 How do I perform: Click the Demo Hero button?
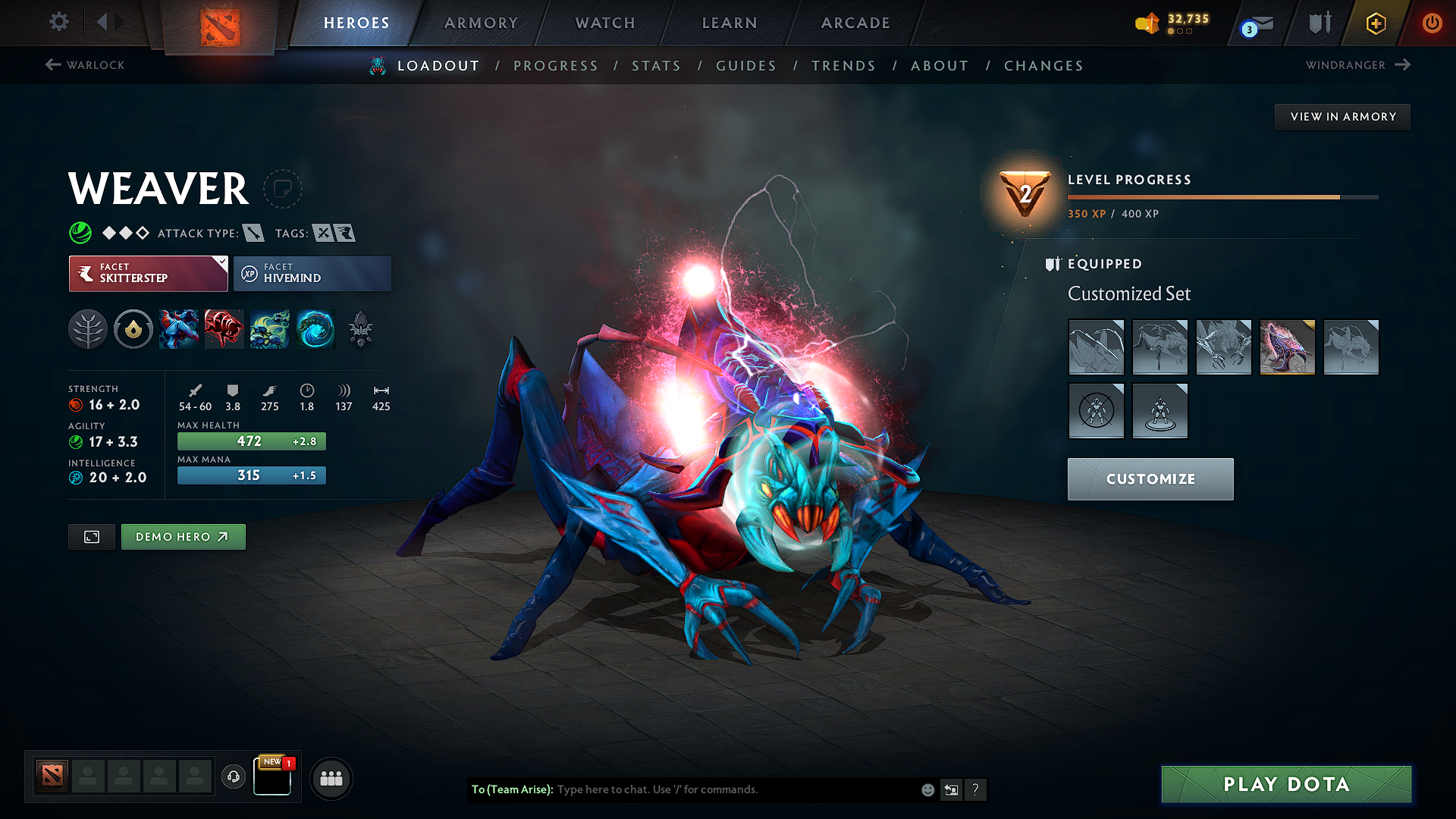183,537
